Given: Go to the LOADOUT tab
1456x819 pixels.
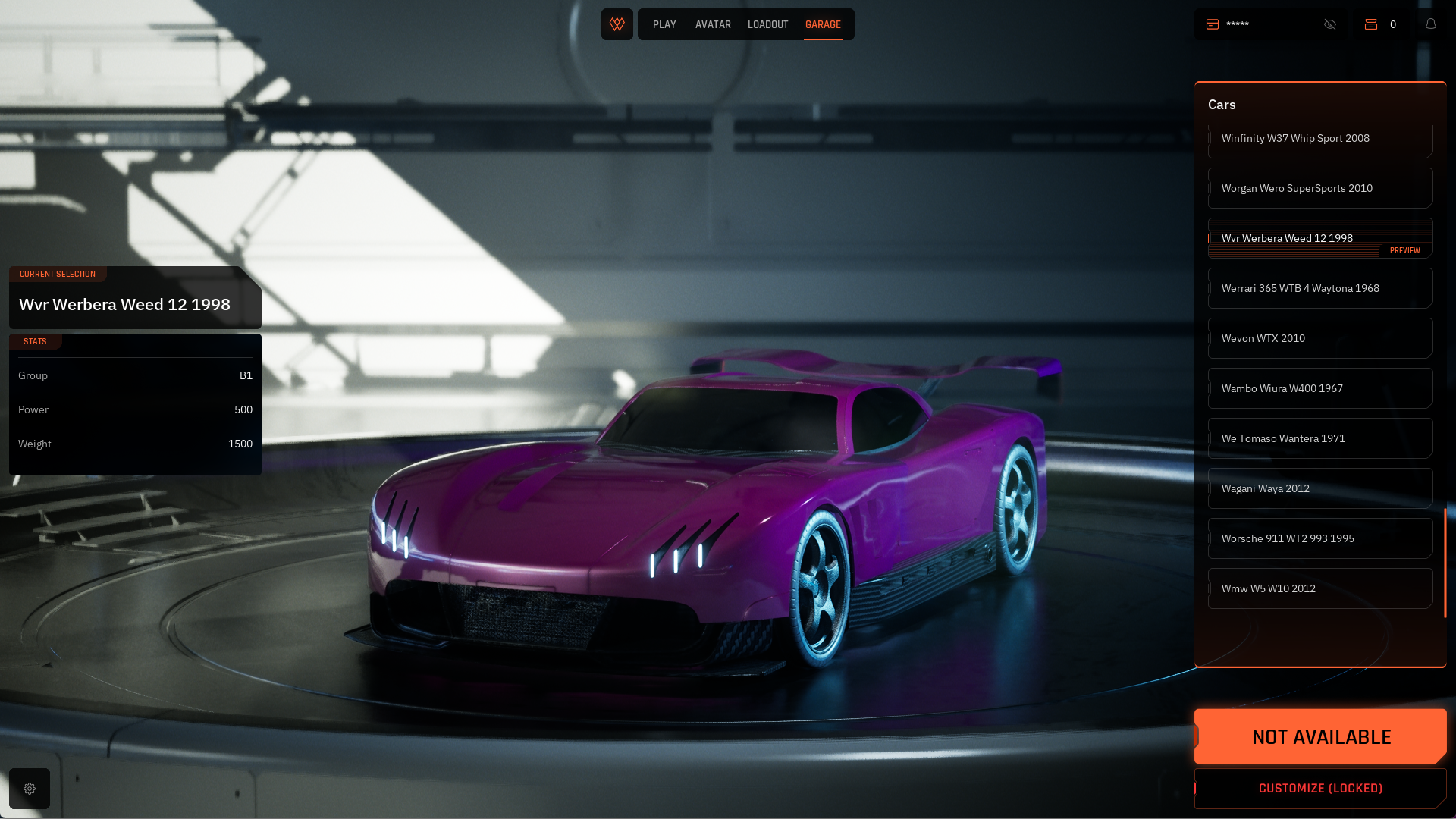Looking at the screenshot, I should tap(767, 24).
